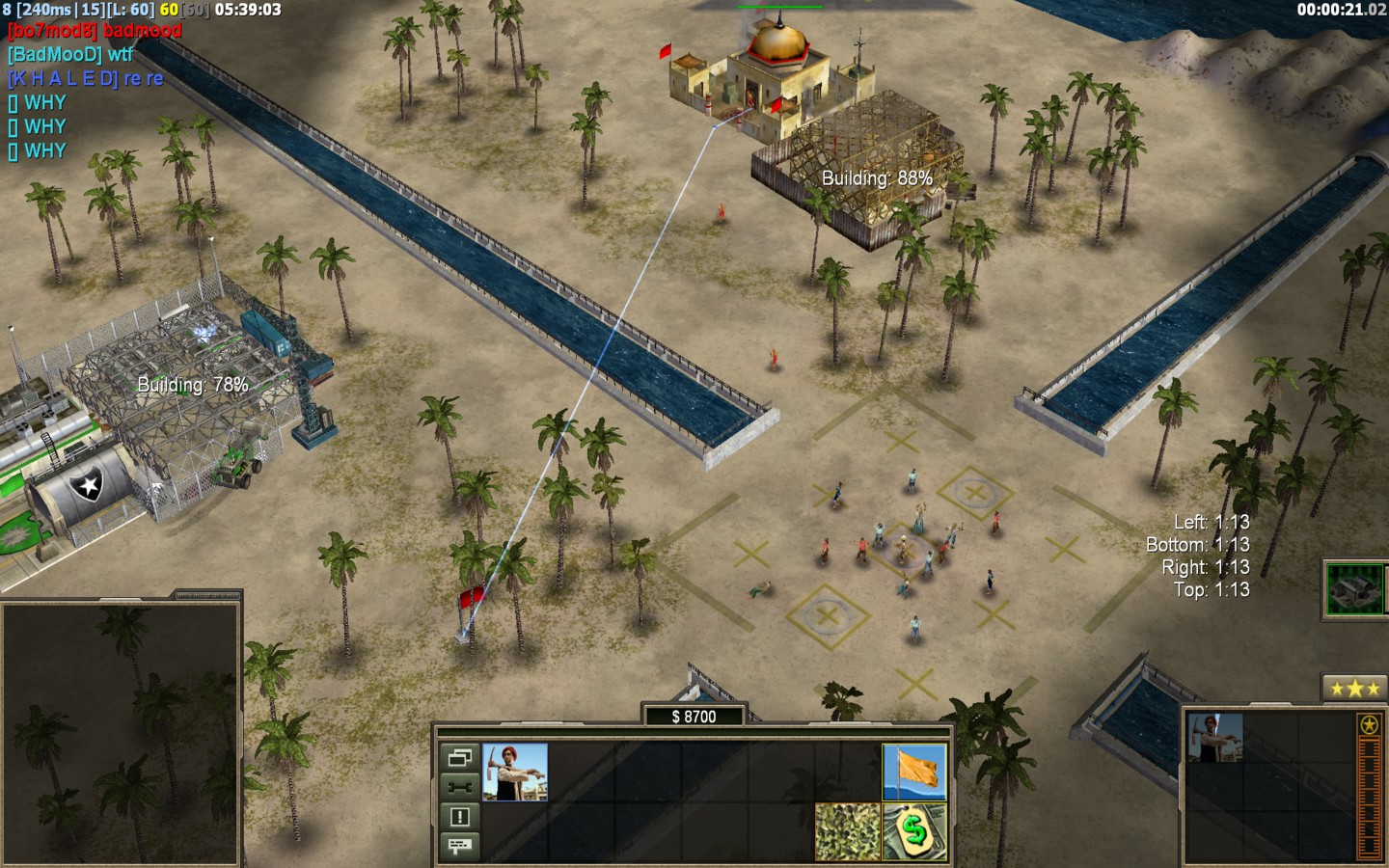This screenshot has height=868, width=1389.
Task: Click the worker build portrait in command bar
Action: pyautogui.click(x=515, y=772)
